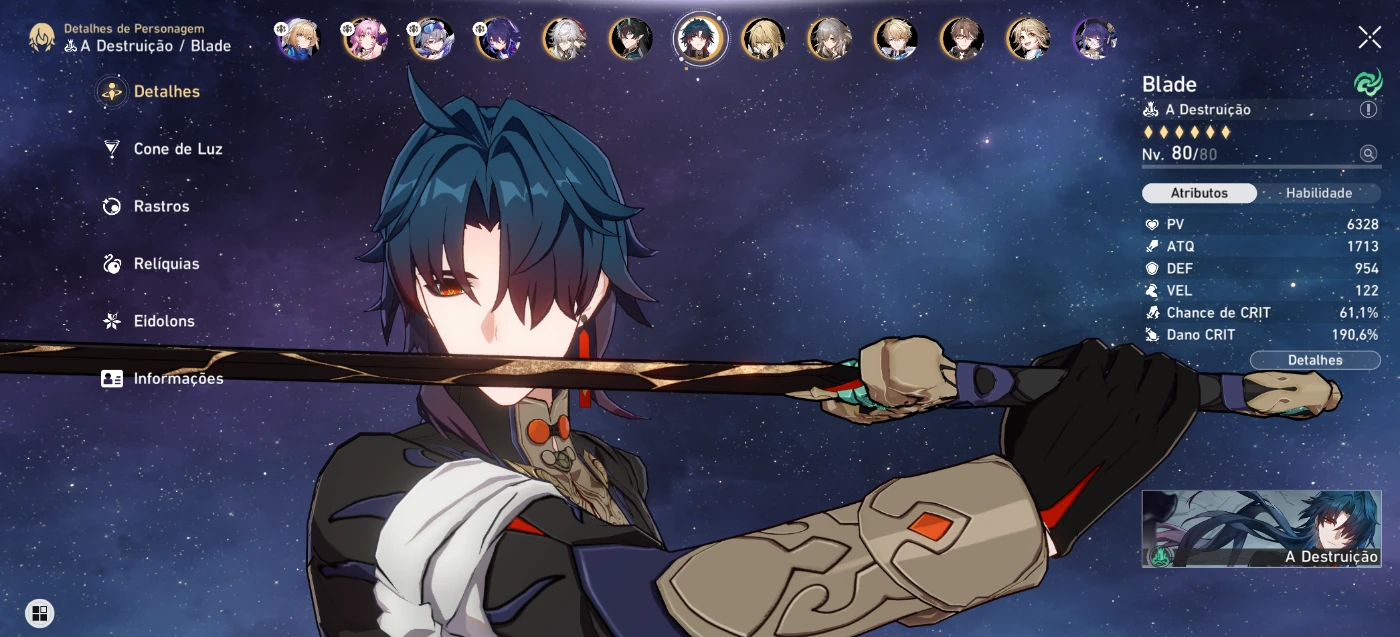The height and width of the screenshot is (637, 1400).
Task: Pick the purple-haired character wearing a hat
Action: tap(1094, 39)
